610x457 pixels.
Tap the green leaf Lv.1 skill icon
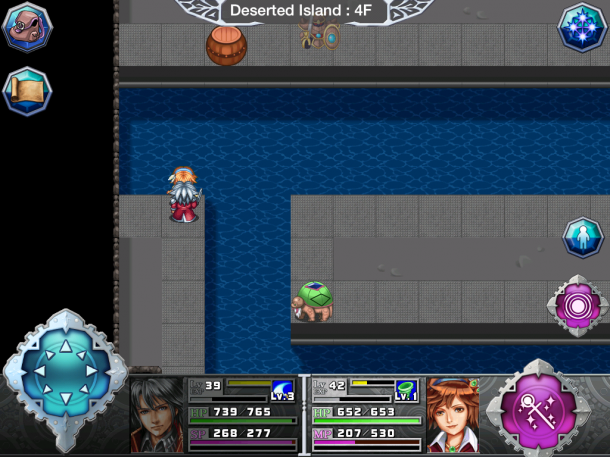coord(406,391)
